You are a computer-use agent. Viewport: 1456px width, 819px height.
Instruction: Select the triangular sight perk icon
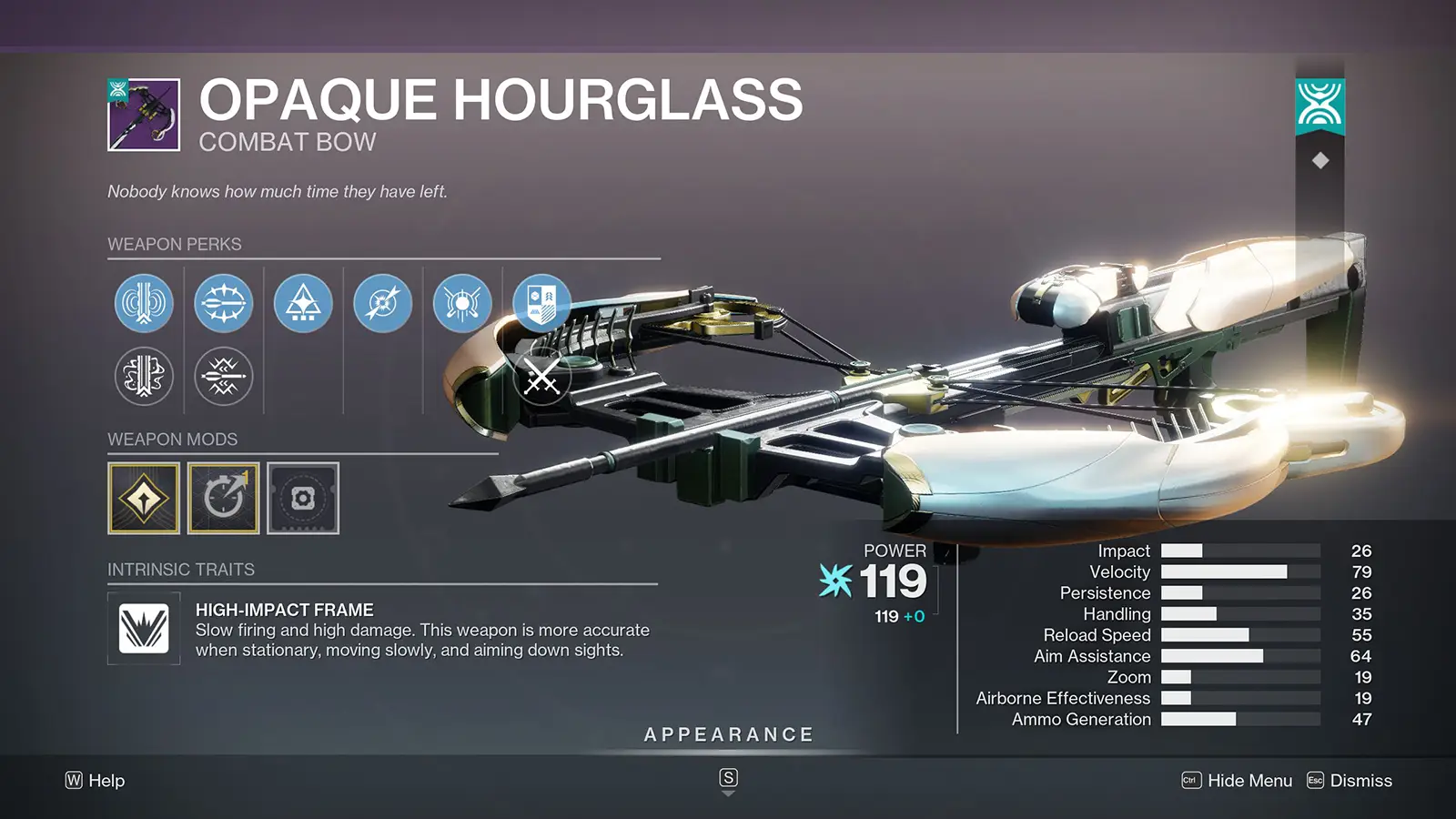pyautogui.click(x=303, y=304)
